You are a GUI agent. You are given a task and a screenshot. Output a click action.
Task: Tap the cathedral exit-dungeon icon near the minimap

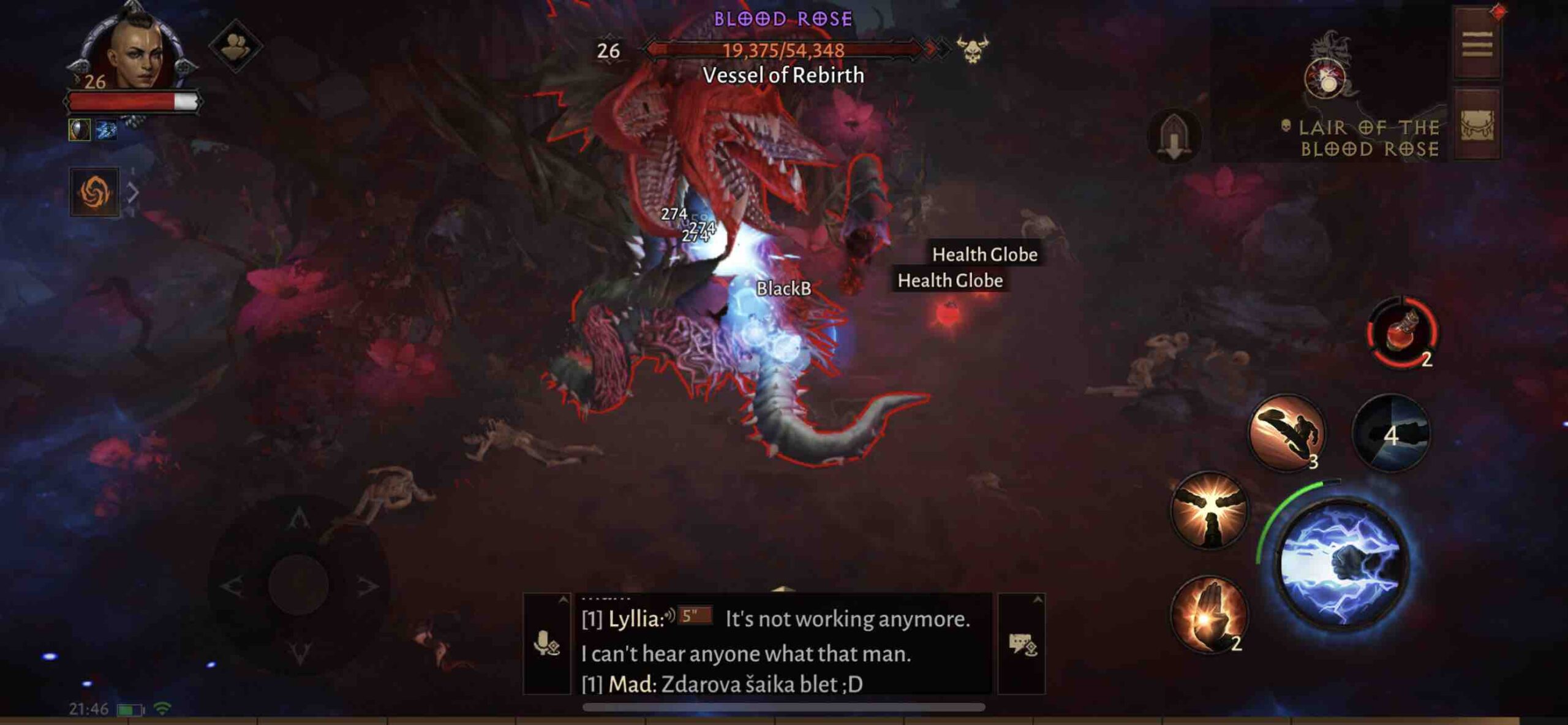[1174, 138]
